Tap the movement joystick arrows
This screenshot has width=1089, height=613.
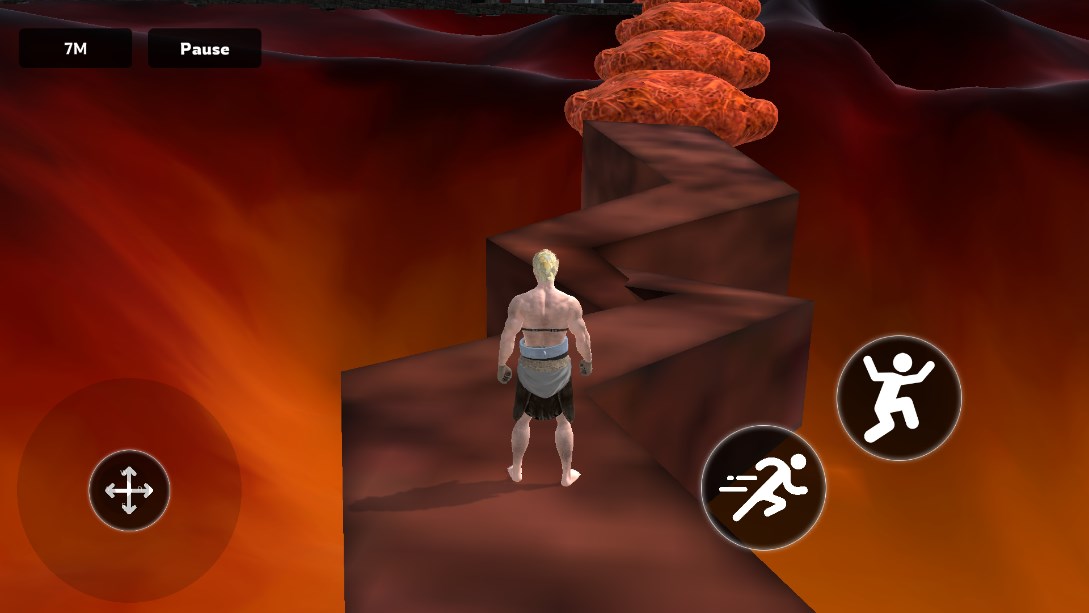tap(129, 490)
